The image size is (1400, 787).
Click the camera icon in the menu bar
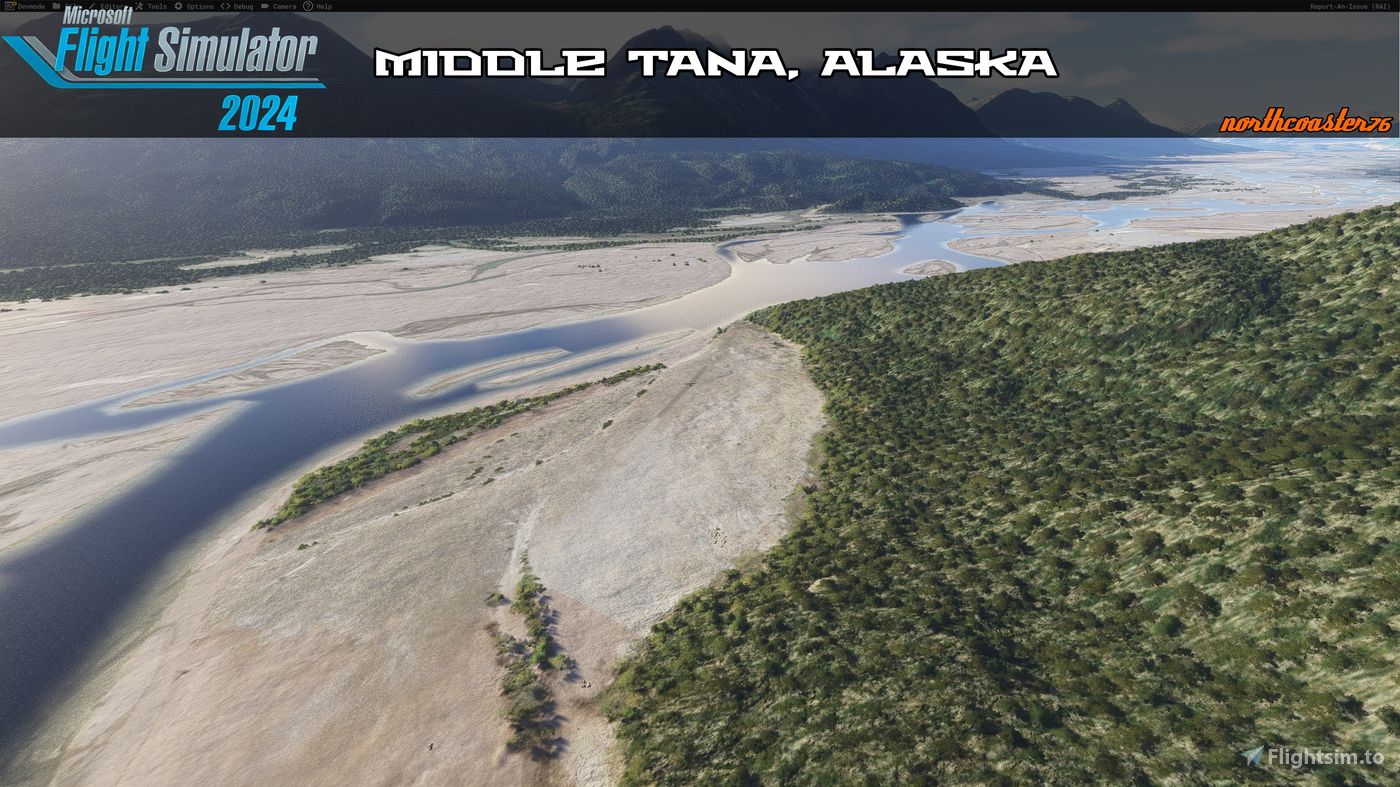pyautogui.click(x=266, y=6)
